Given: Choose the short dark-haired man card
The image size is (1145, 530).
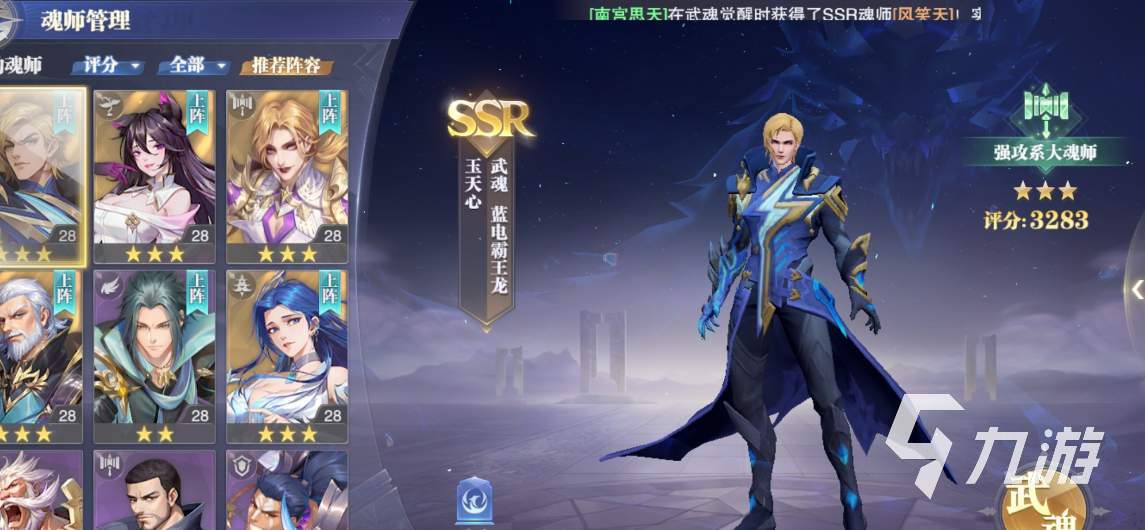Looking at the screenshot, I should (x=154, y=492).
